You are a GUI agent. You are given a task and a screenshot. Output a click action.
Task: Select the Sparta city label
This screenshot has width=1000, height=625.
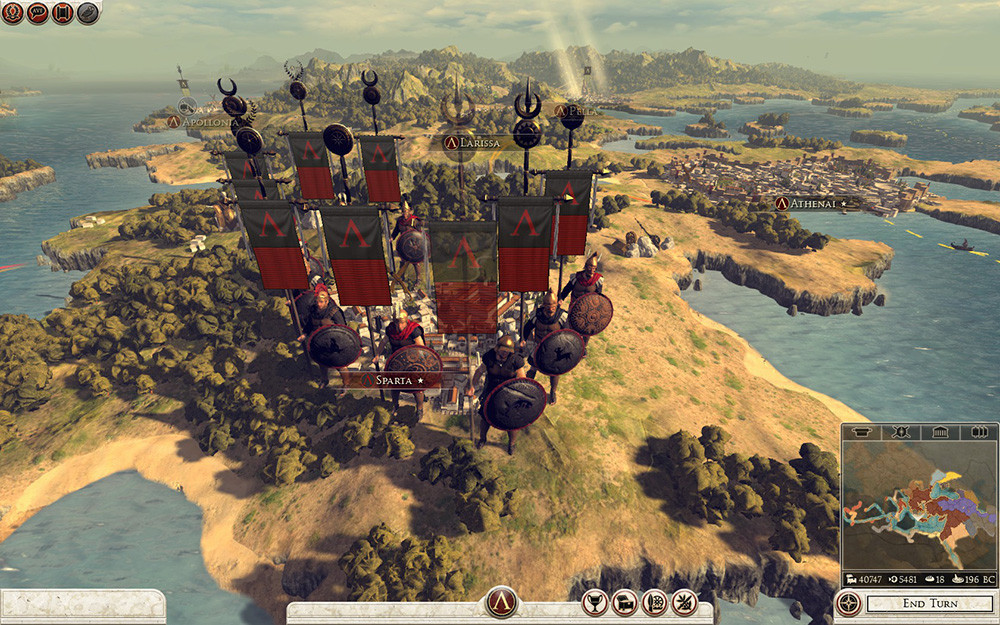pyautogui.click(x=397, y=381)
